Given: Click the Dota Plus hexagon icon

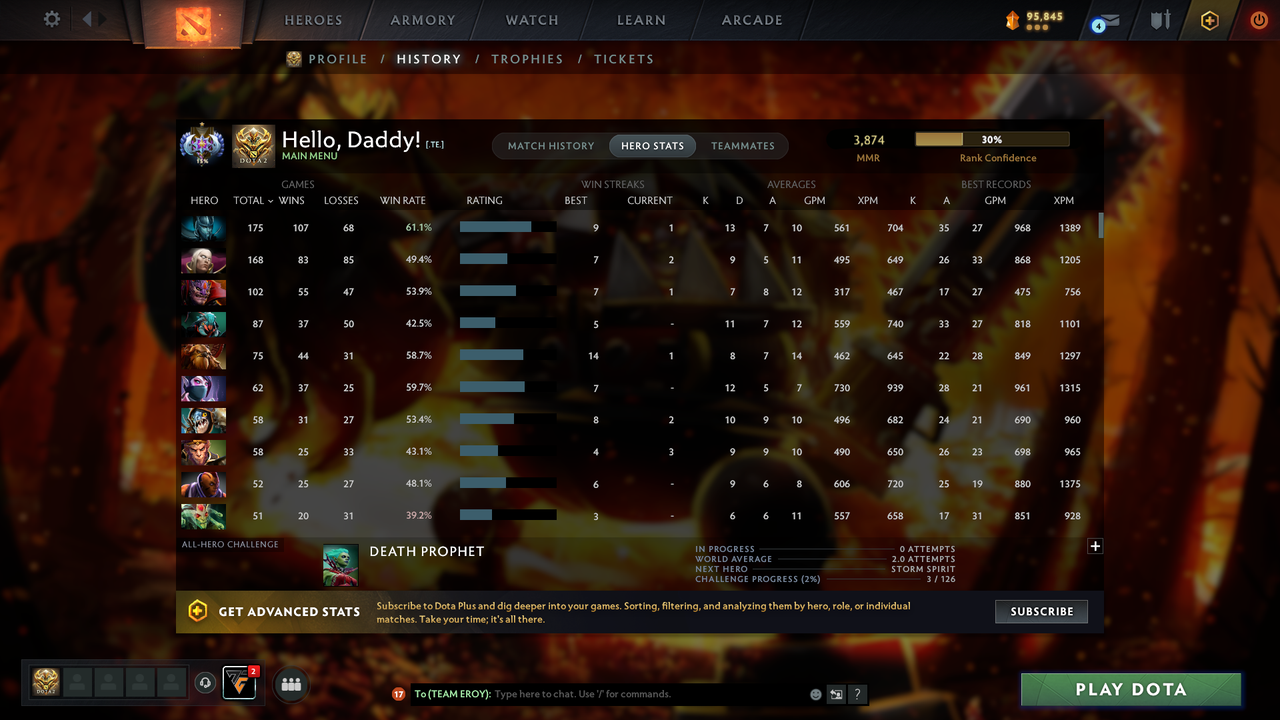Looking at the screenshot, I should coord(1209,20).
